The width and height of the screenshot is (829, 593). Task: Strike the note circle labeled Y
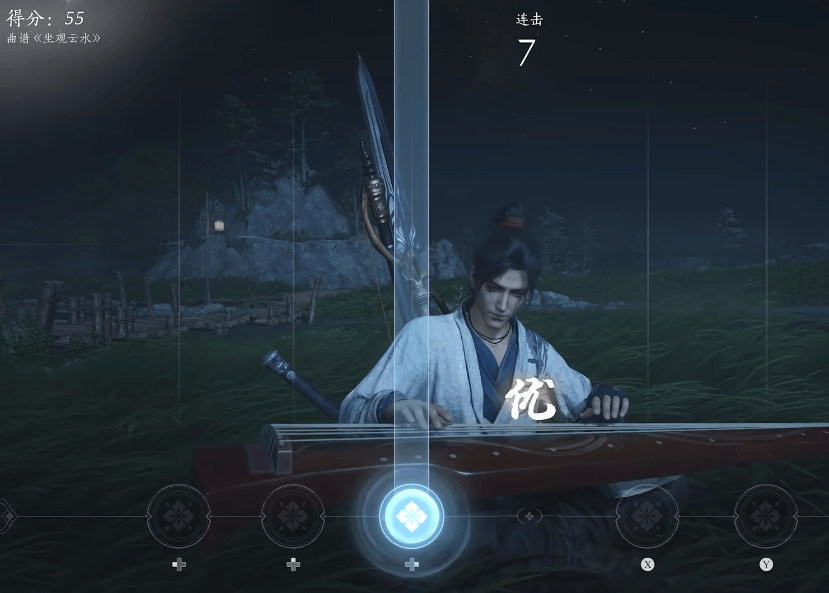click(766, 517)
